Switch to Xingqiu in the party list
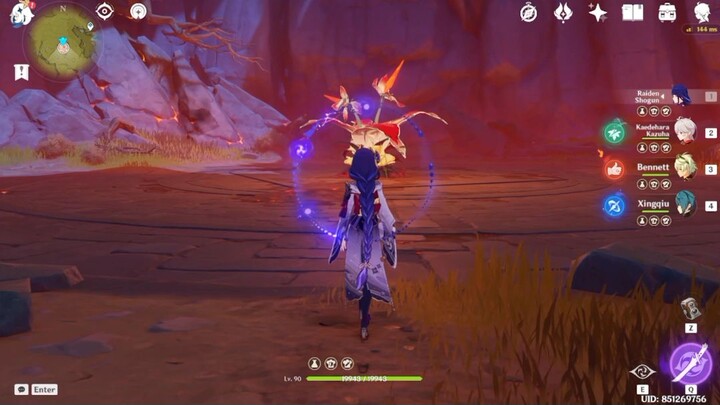Image resolution: width=720 pixels, height=405 pixels. tap(684, 204)
